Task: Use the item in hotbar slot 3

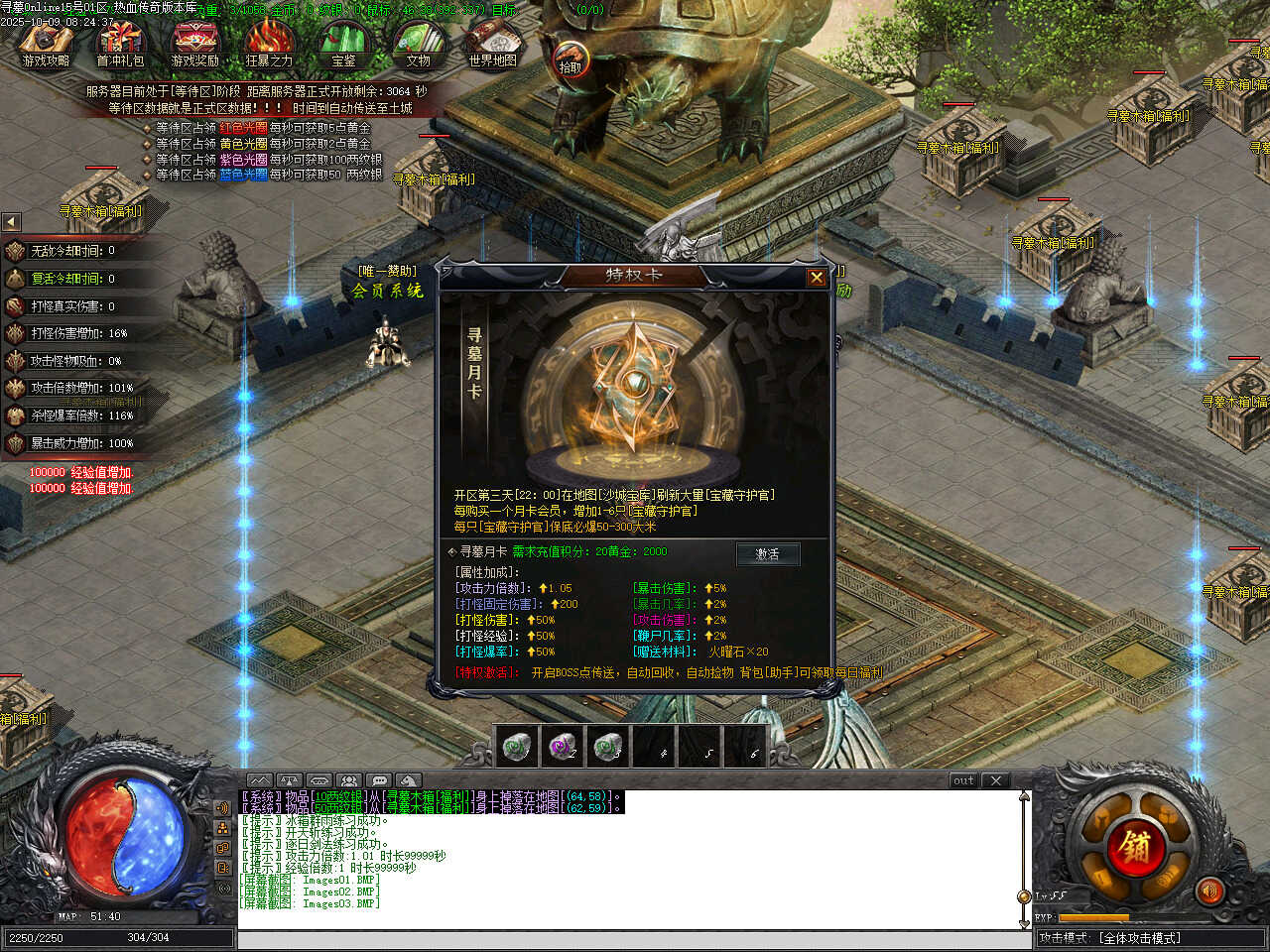Action: (x=608, y=746)
